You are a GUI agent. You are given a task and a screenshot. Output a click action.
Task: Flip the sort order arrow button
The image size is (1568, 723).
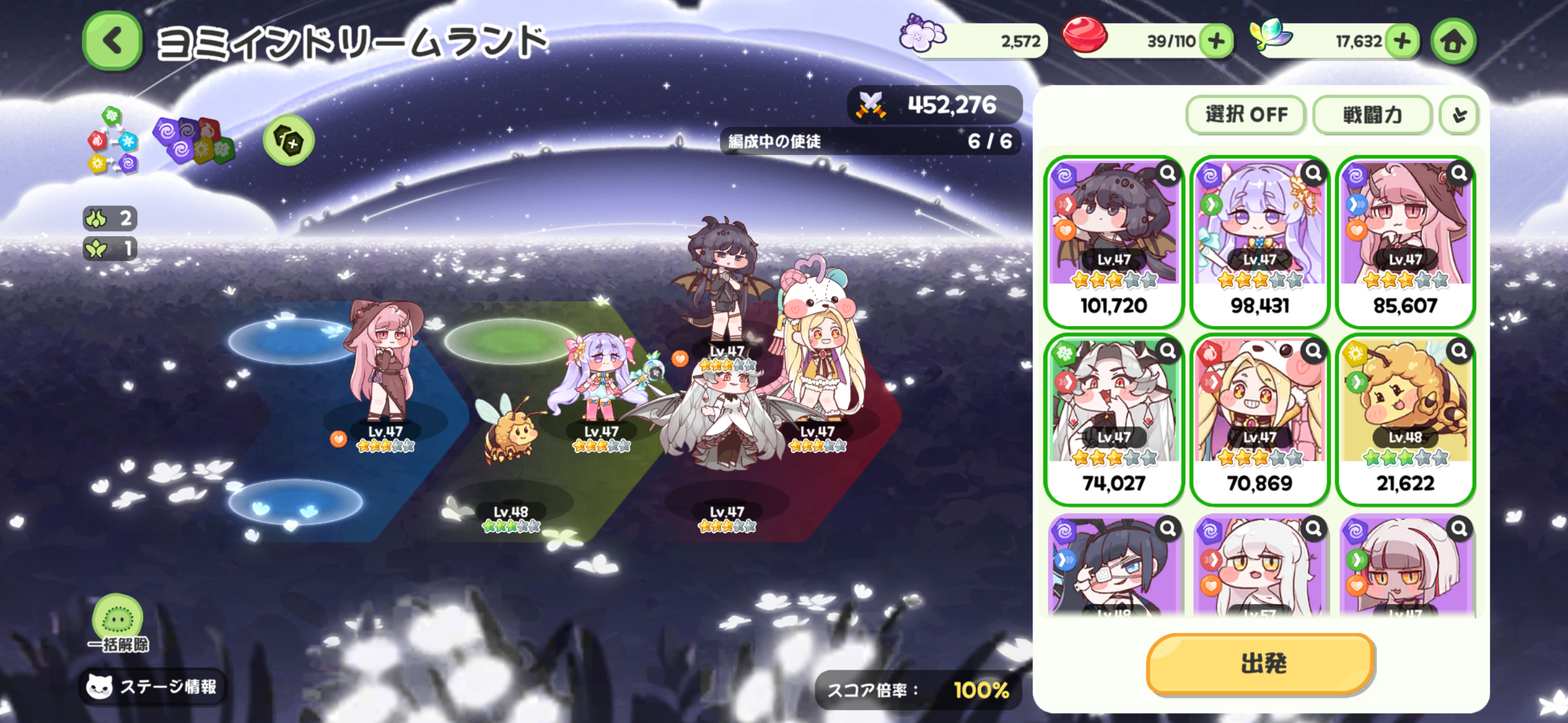pyautogui.click(x=1459, y=115)
